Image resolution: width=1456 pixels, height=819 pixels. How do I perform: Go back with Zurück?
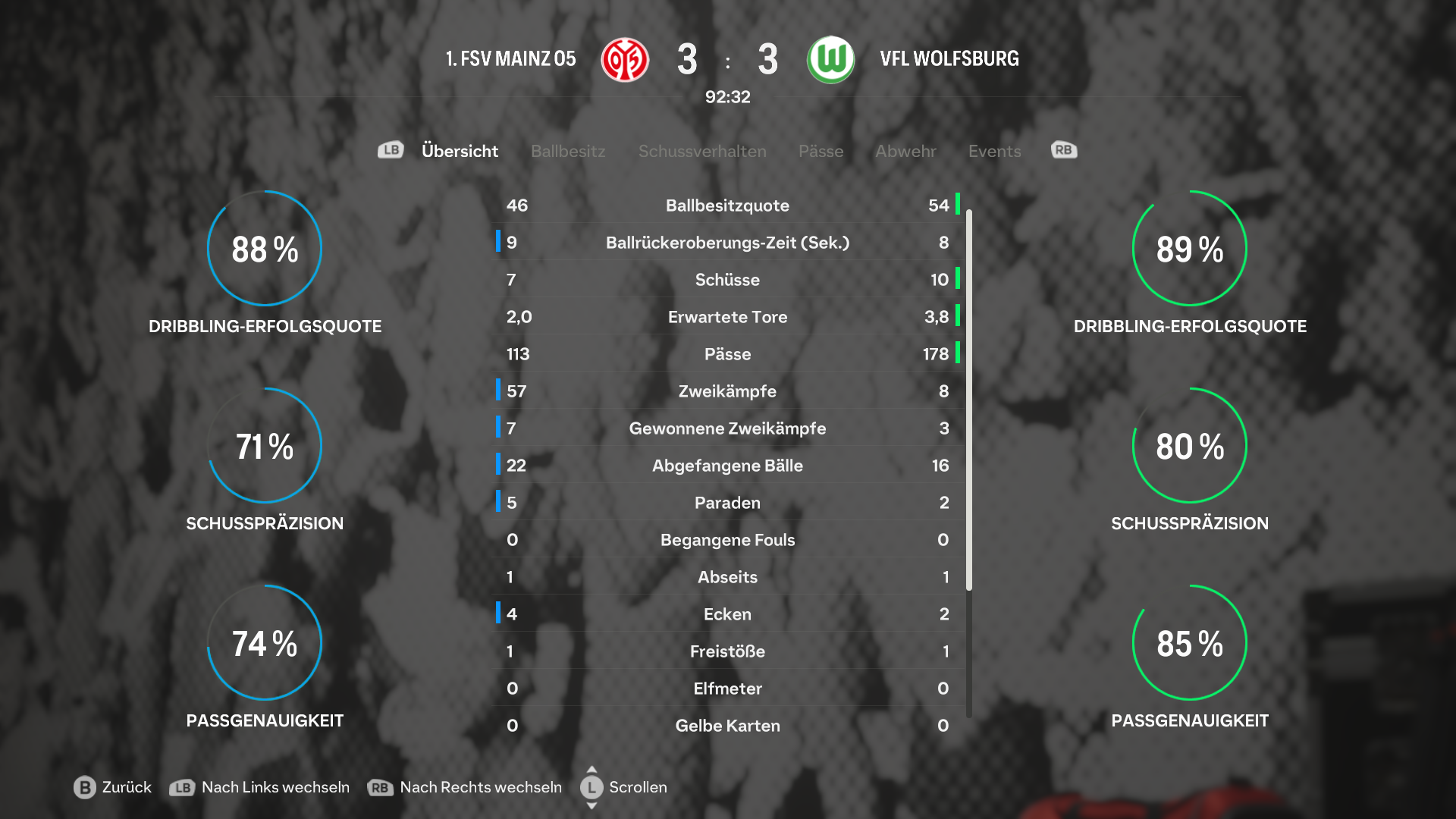pos(113,787)
